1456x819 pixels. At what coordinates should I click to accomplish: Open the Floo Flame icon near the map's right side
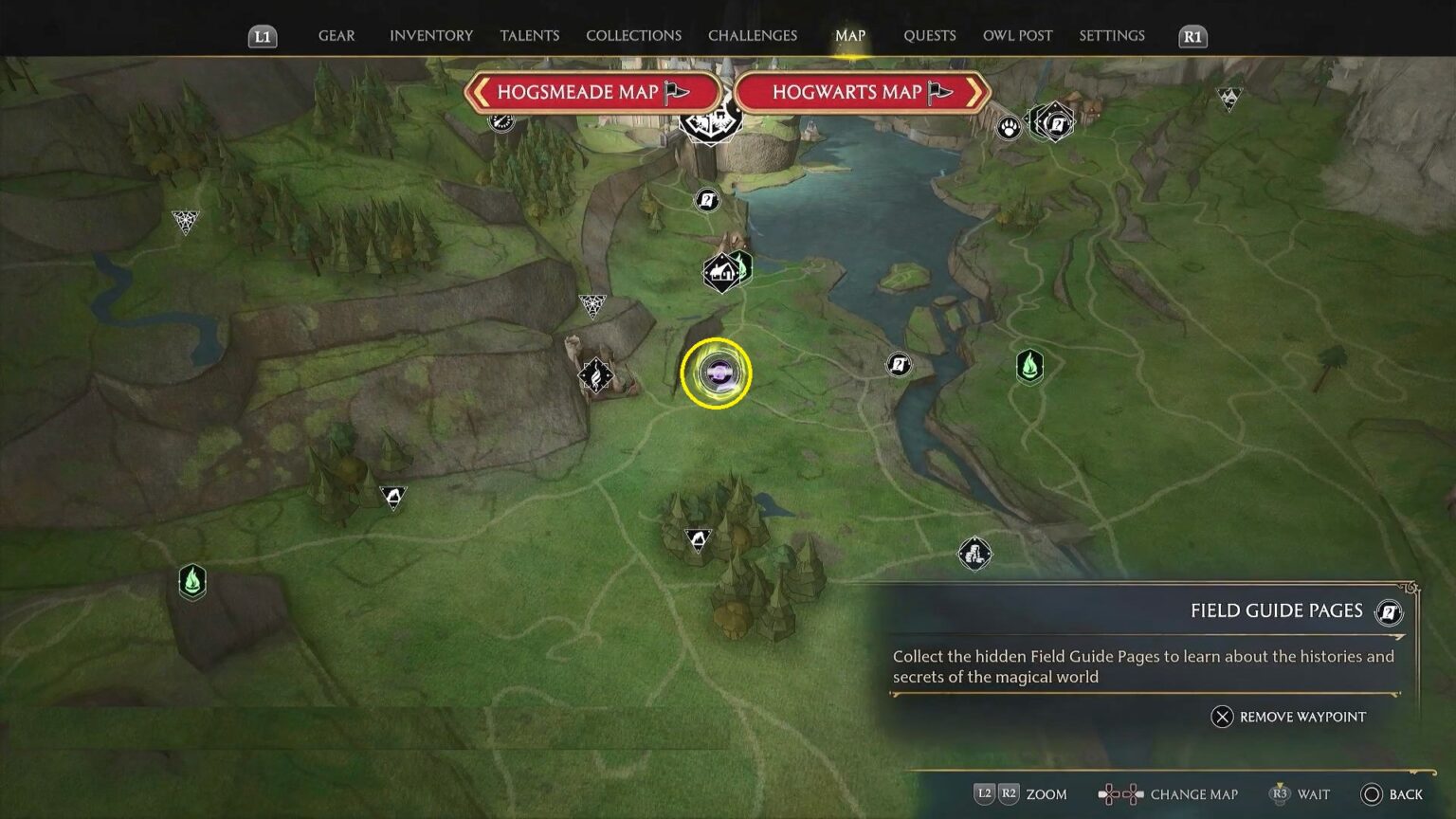point(1030,367)
